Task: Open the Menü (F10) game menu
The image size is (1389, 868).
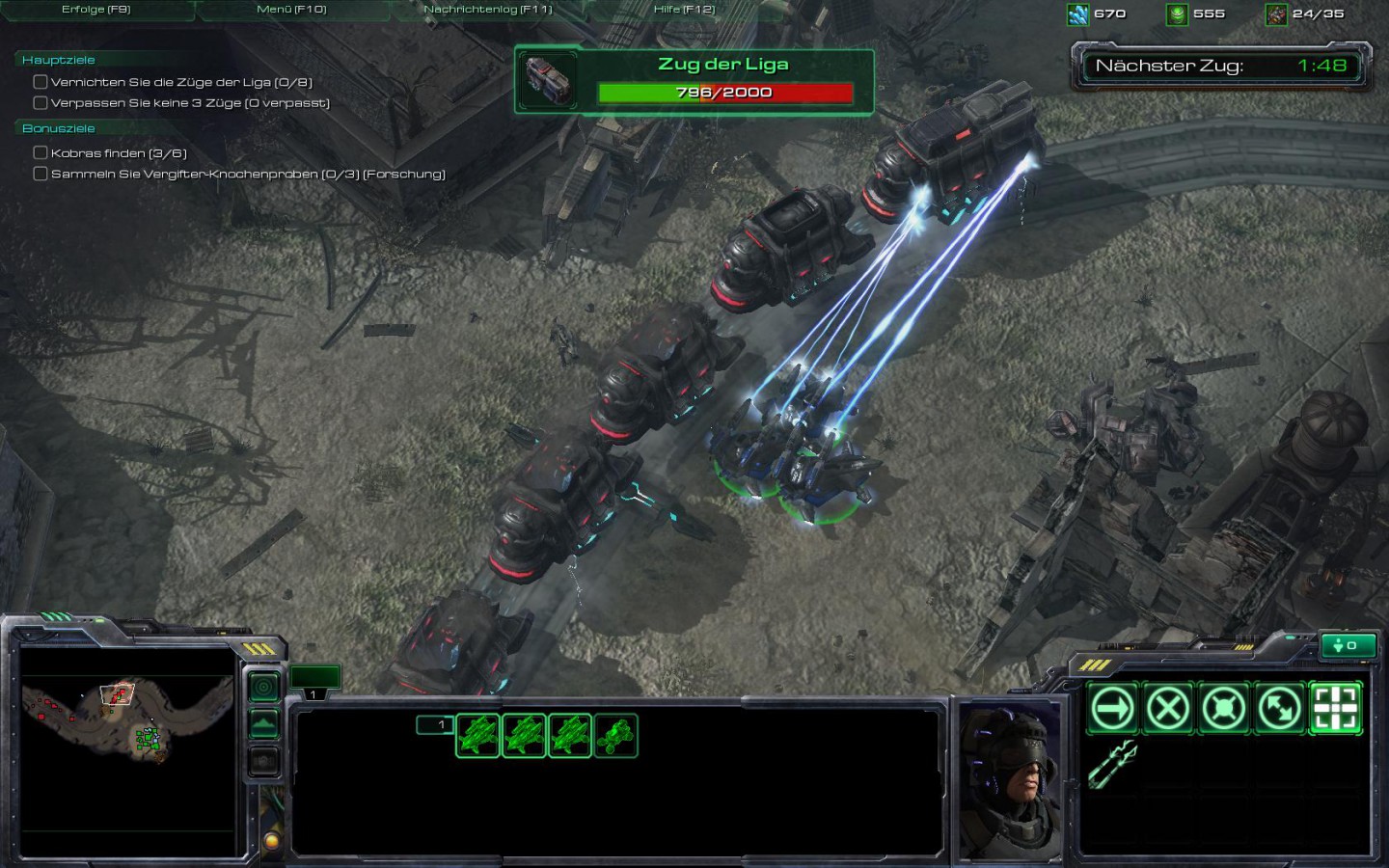Action: click(291, 10)
